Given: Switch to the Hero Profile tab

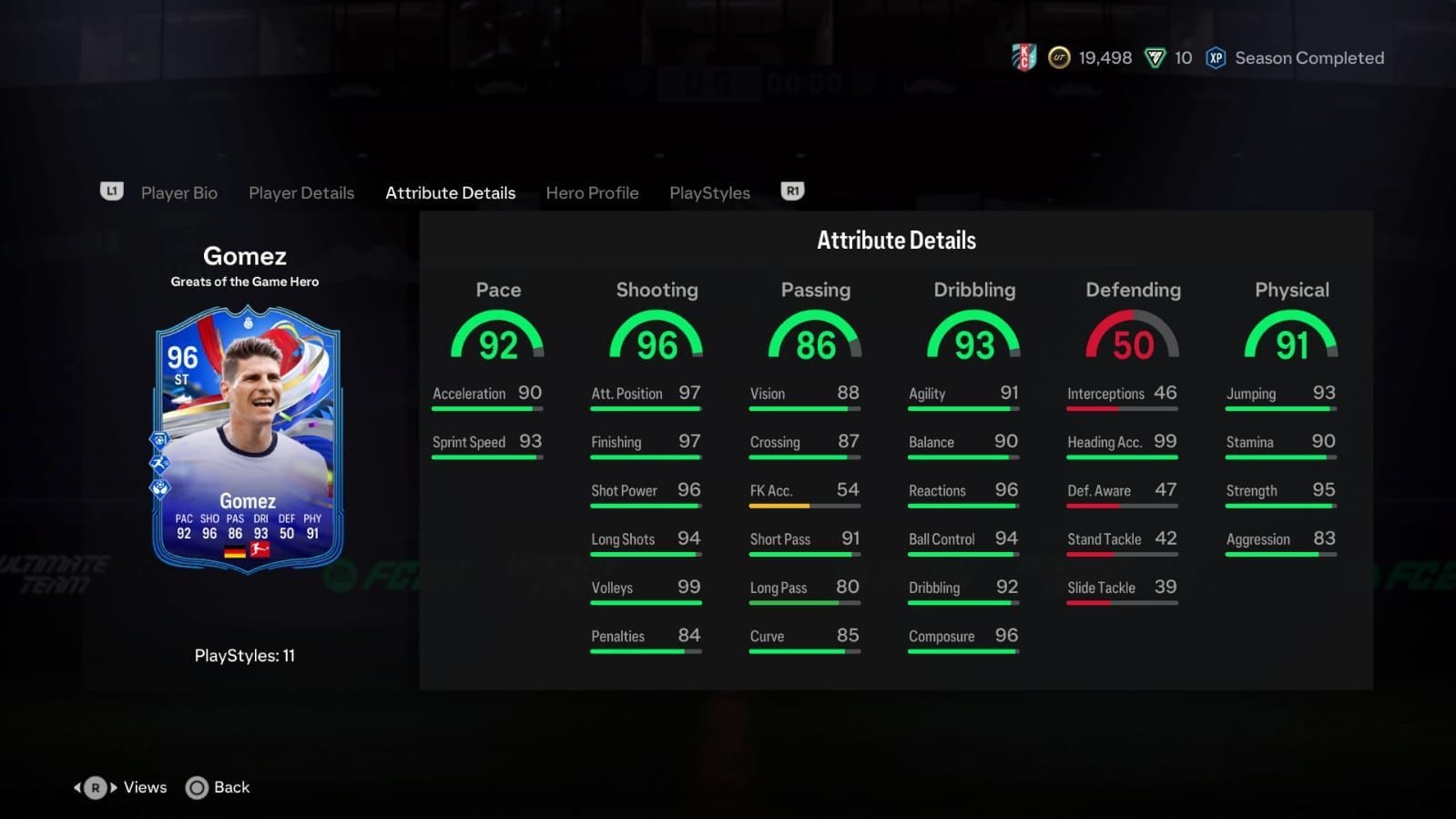Looking at the screenshot, I should (x=592, y=192).
